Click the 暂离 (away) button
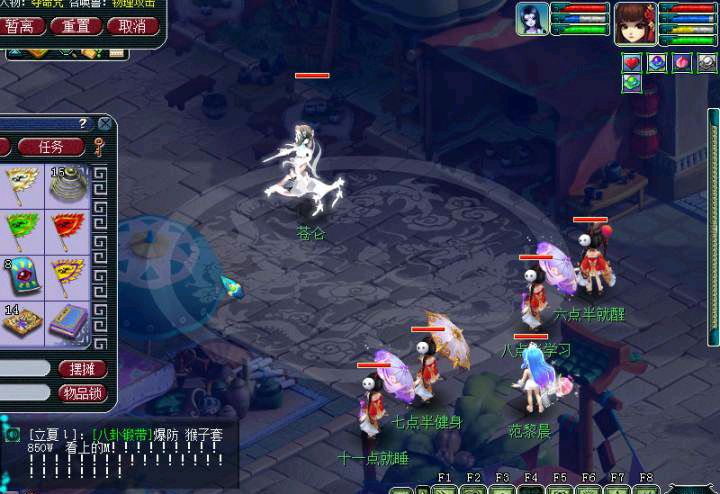Viewport: 720px width, 494px height. click(x=22, y=26)
